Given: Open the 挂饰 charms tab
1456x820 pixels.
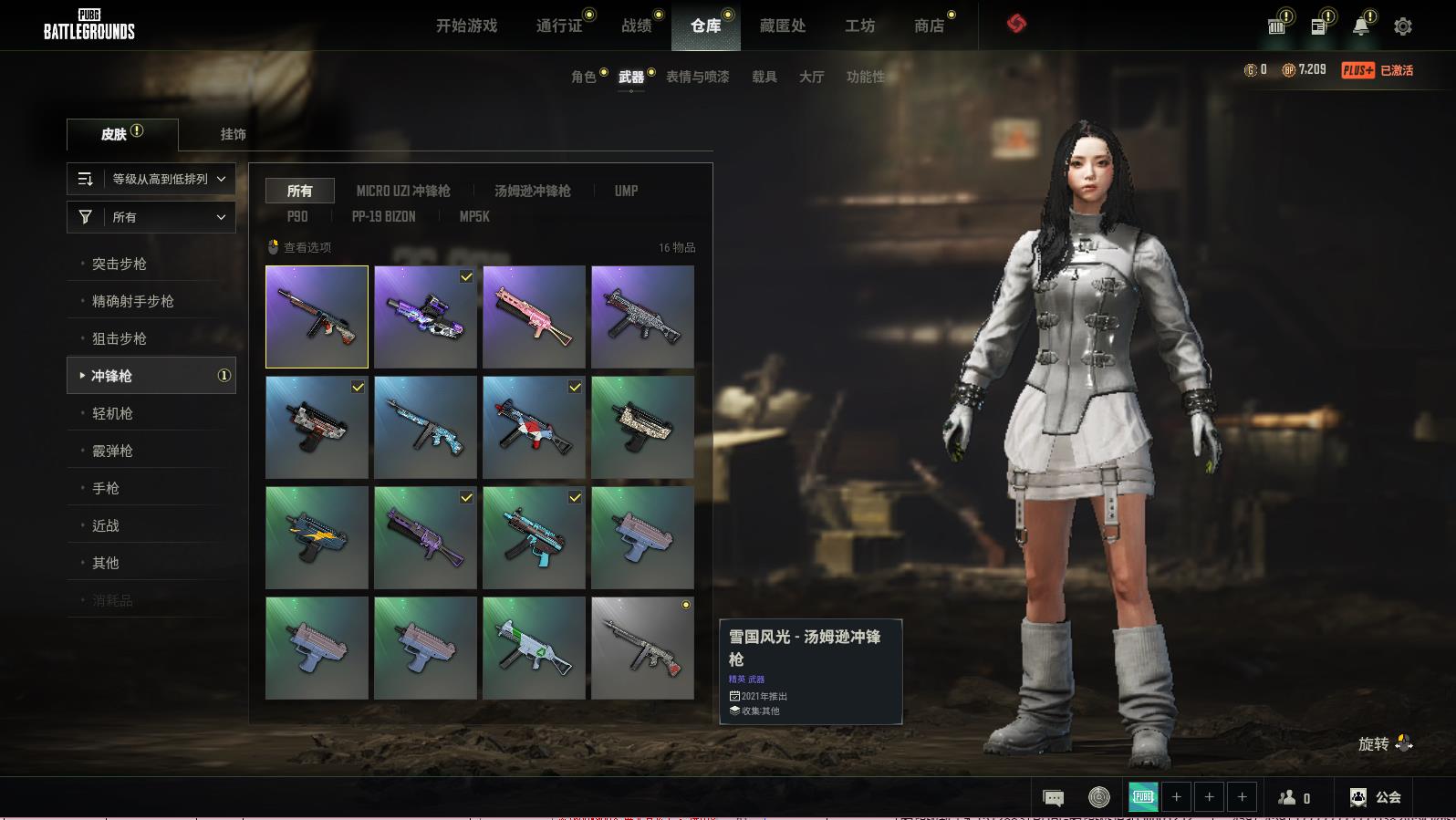Looking at the screenshot, I should pyautogui.click(x=233, y=134).
